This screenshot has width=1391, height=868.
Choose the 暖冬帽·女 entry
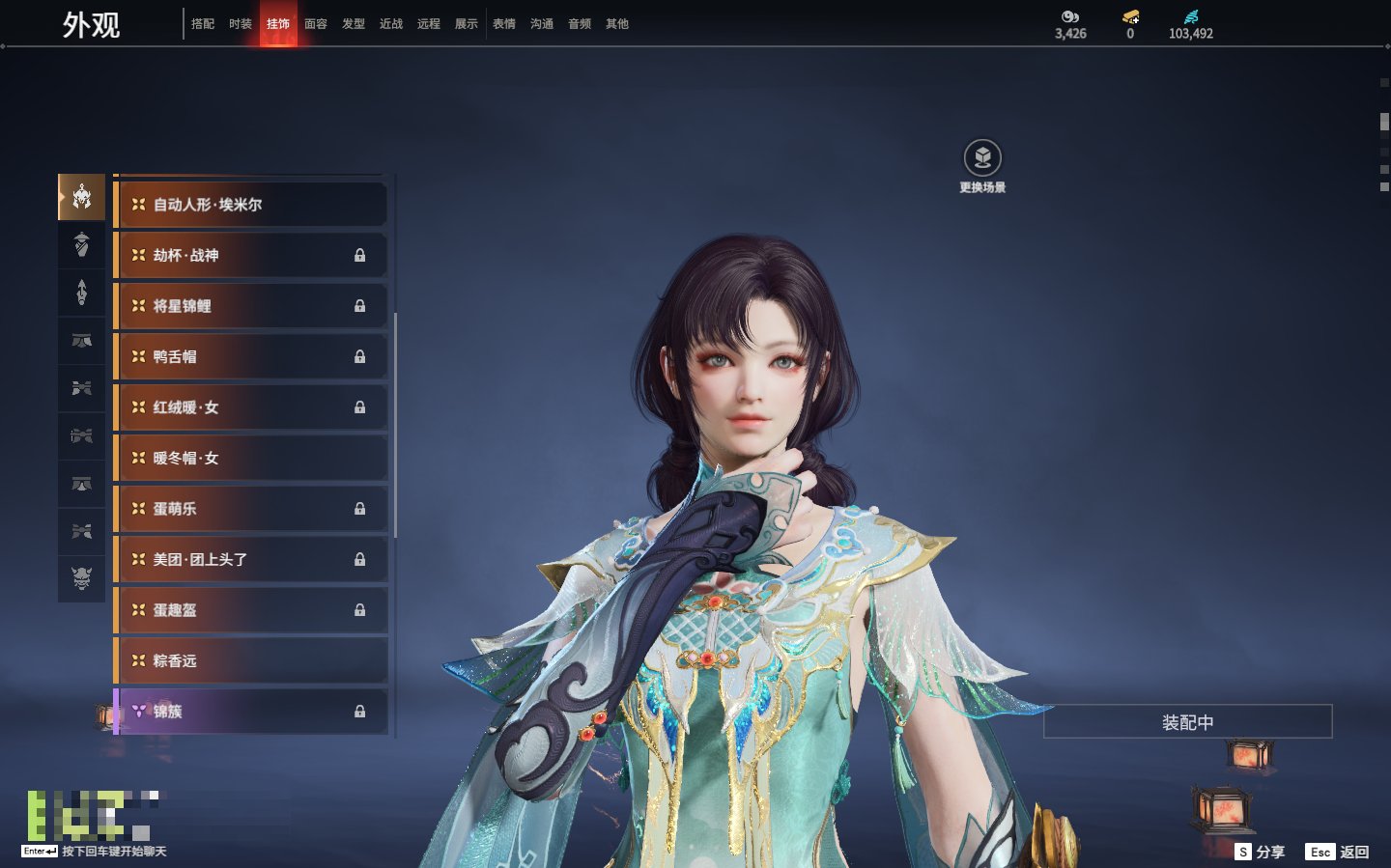click(x=251, y=459)
